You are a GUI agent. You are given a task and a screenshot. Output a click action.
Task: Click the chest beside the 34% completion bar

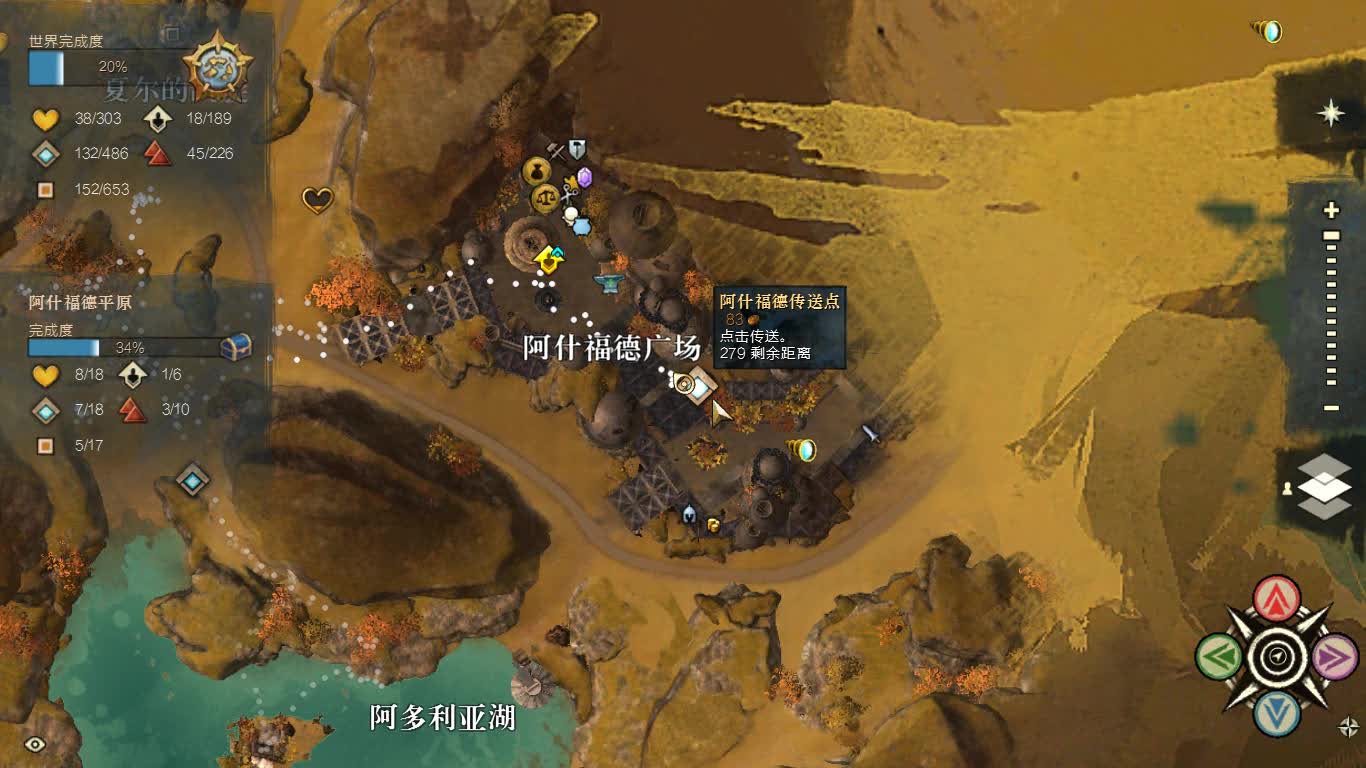(x=233, y=348)
